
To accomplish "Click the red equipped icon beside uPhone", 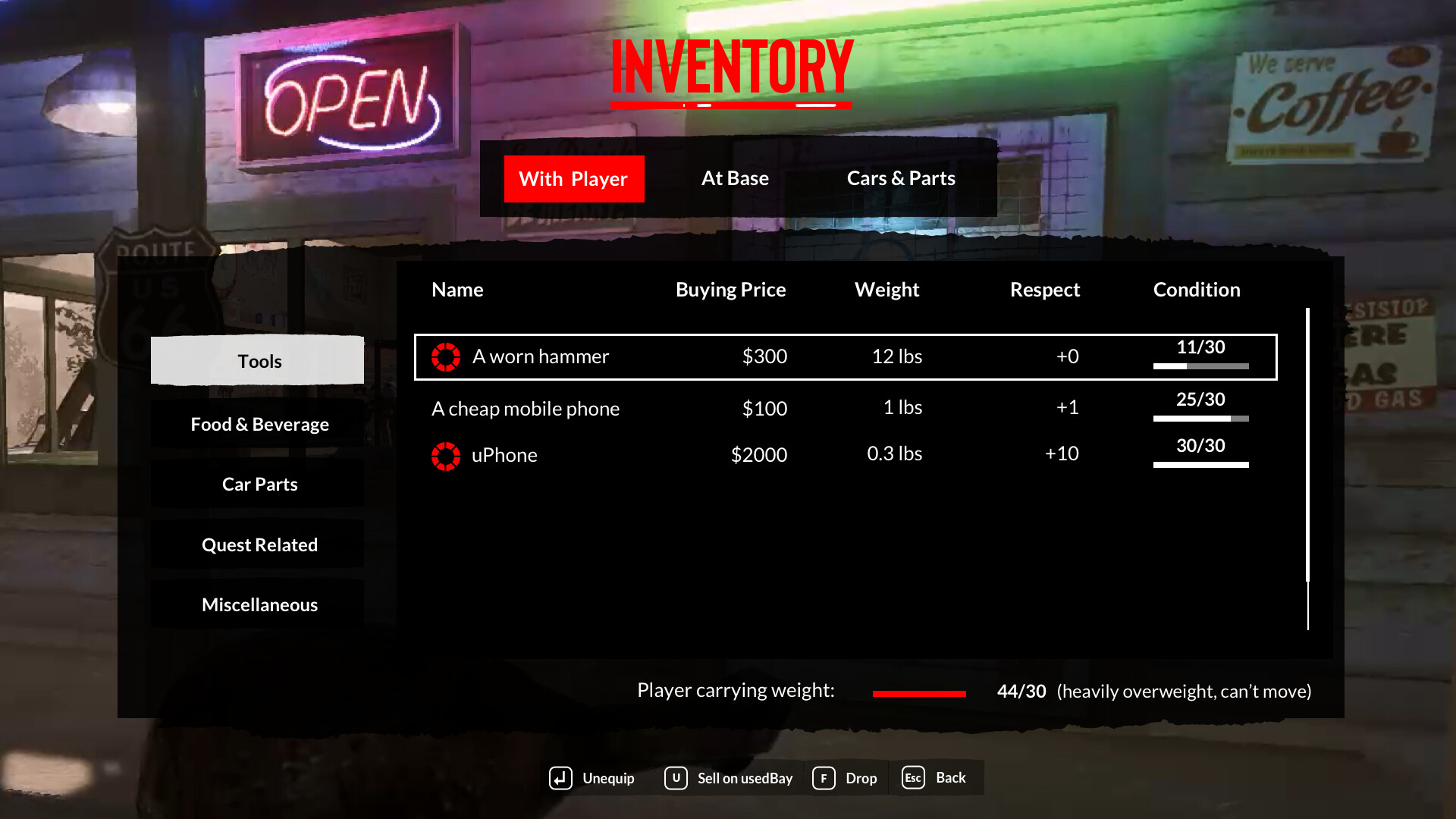I will [x=446, y=455].
